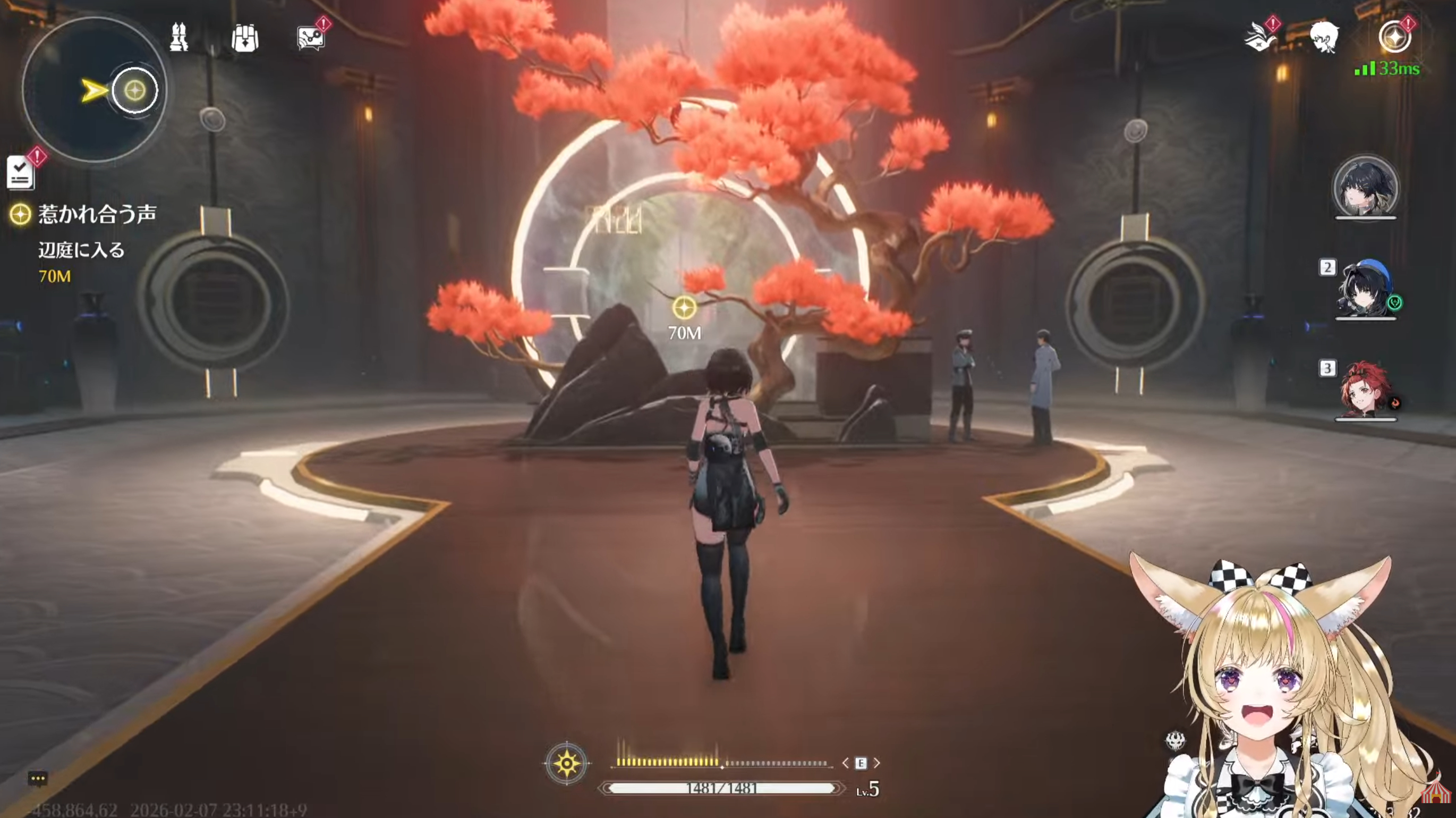The image size is (1456, 818).
Task: Open the gamepad chat events icon
Action: point(311,38)
